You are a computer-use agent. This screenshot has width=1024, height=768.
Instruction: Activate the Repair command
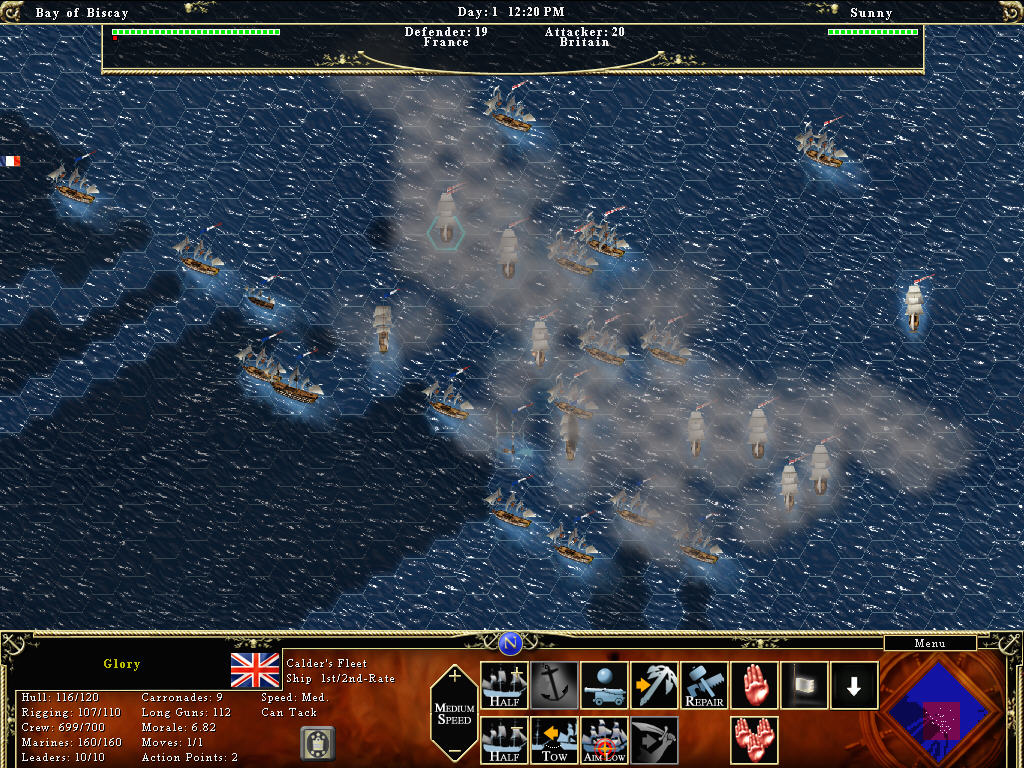[x=704, y=685]
